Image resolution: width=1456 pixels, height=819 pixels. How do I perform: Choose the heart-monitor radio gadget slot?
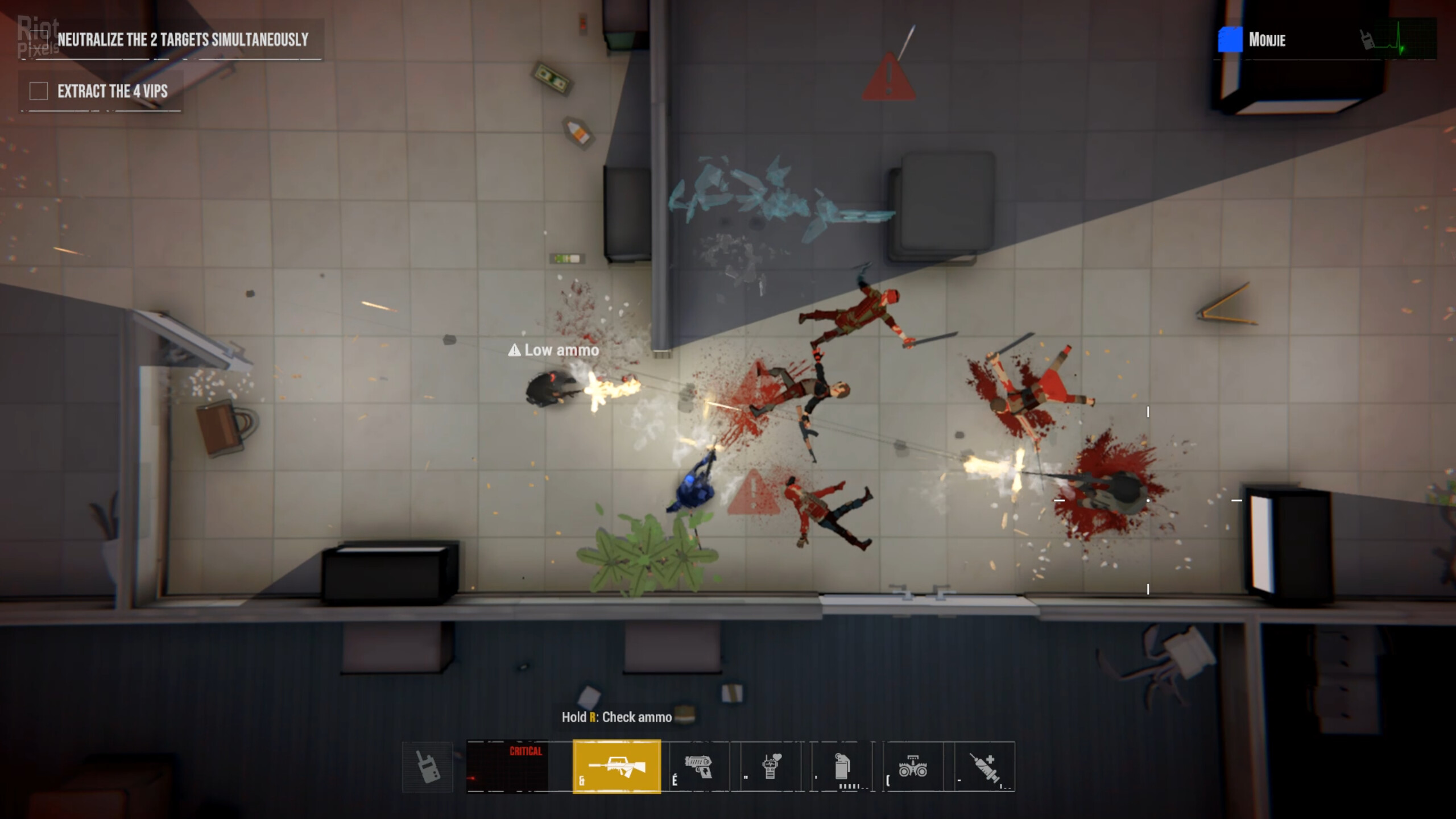point(771,767)
